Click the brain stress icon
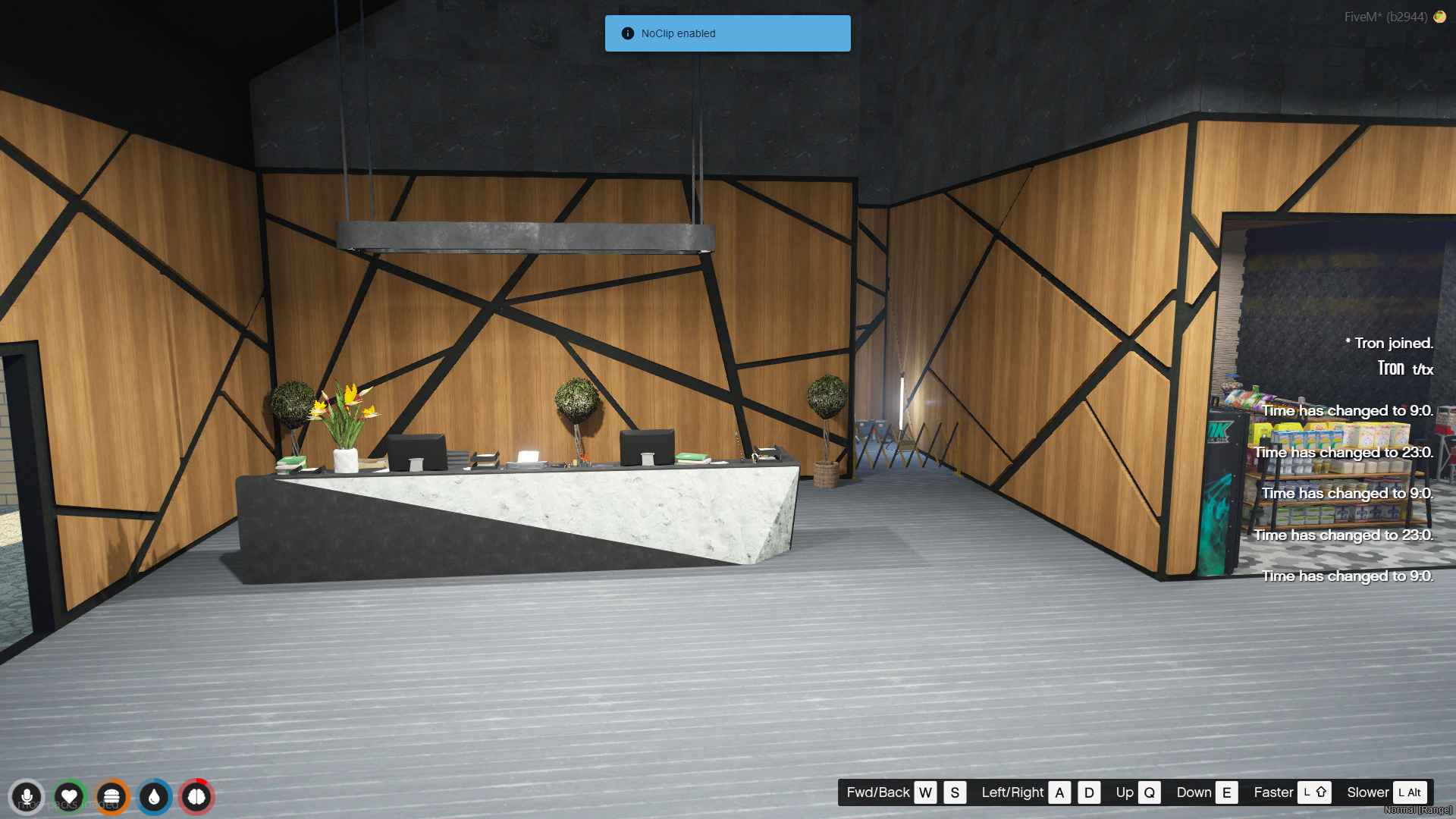 [196, 797]
